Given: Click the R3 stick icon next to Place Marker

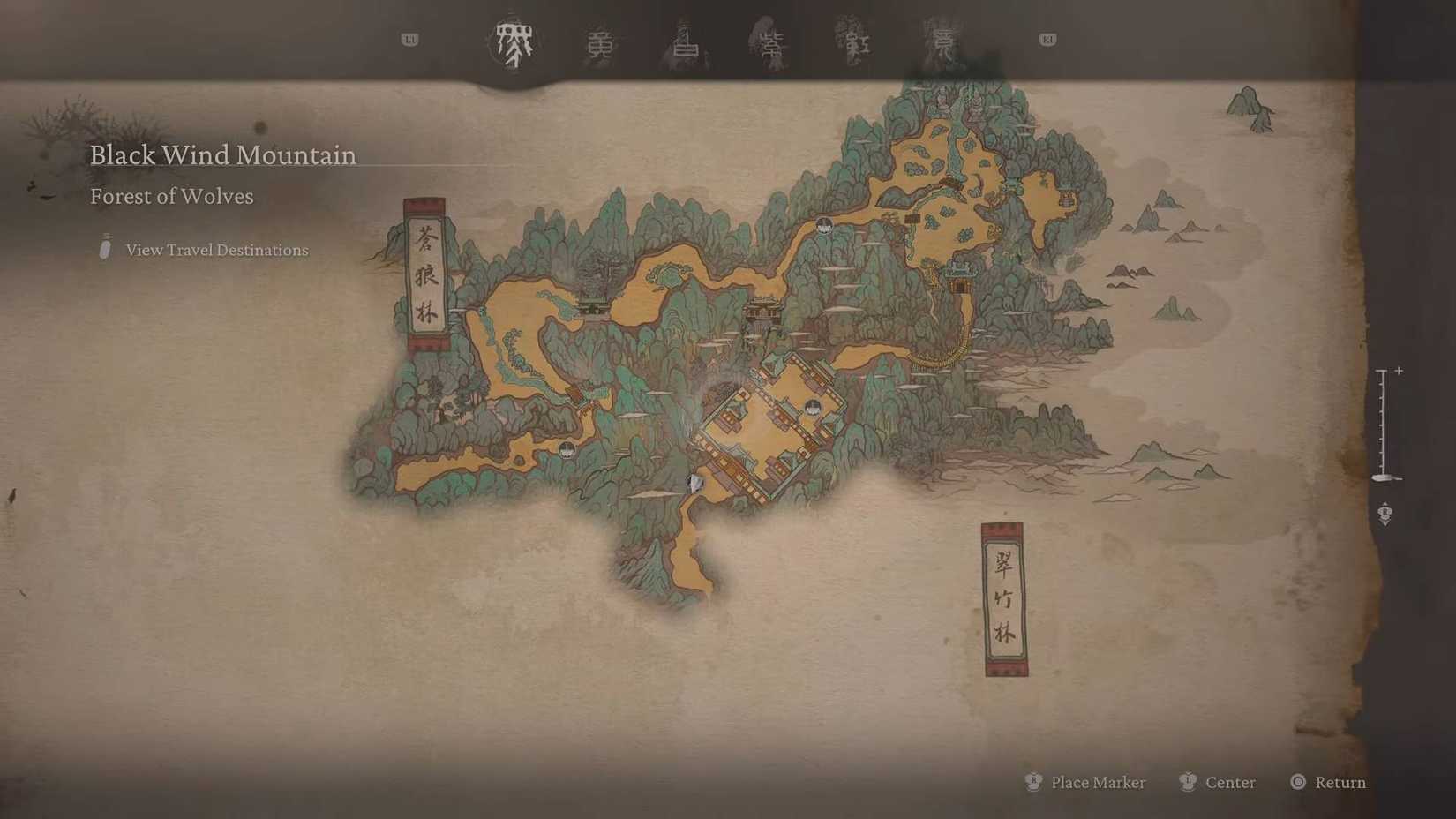Looking at the screenshot, I should click(x=1032, y=782).
